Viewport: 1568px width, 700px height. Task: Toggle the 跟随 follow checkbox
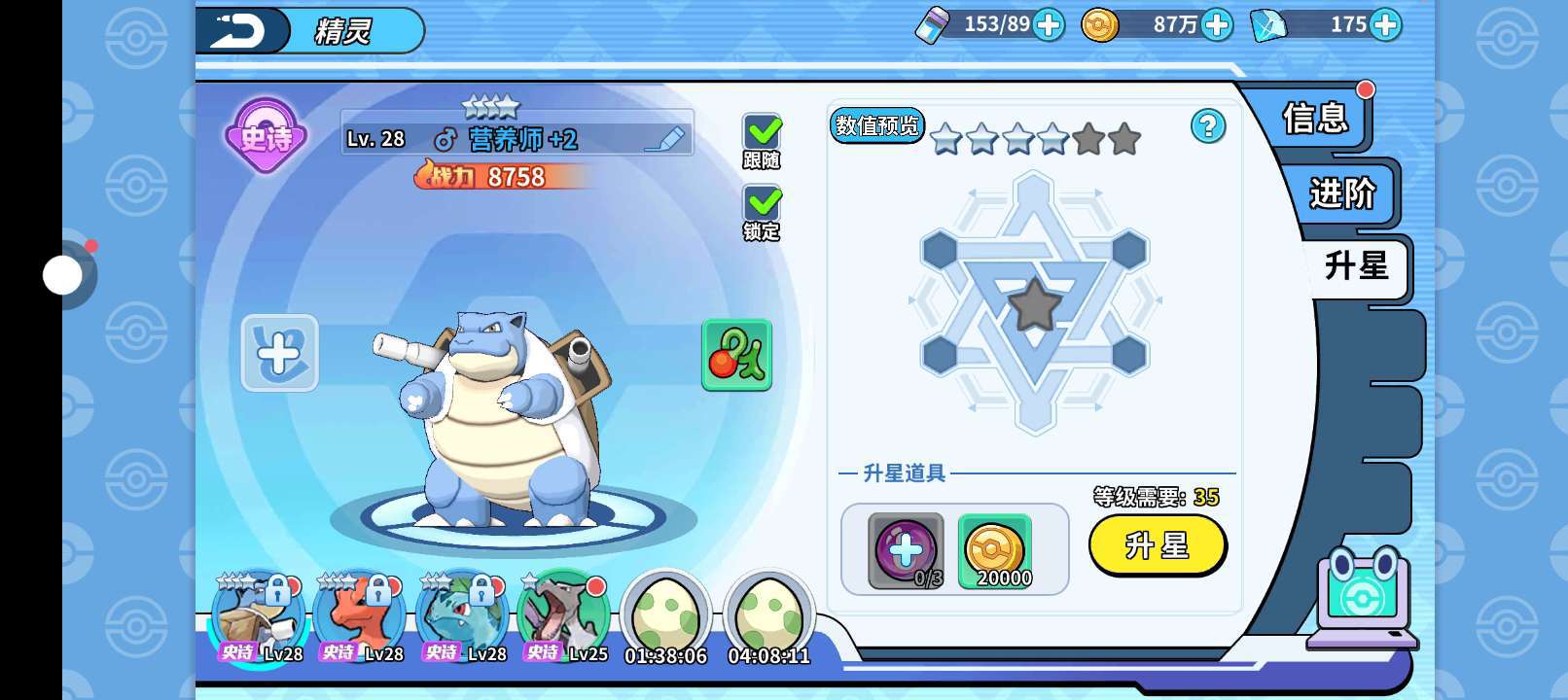[x=763, y=133]
